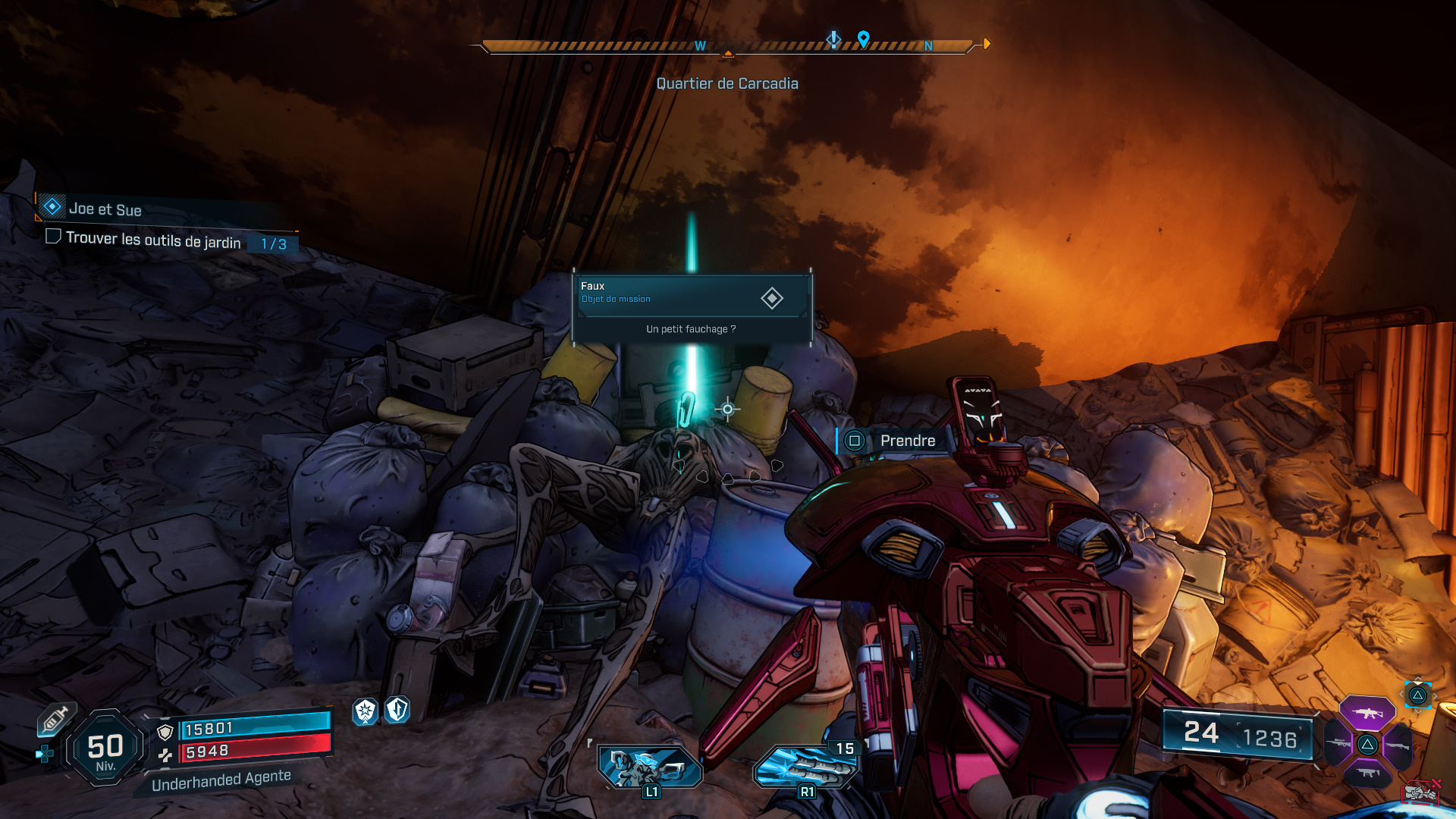Click the crossed-out grenade icon
The height and width of the screenshot is (819, 1456).
click(x=1420, y=790)
